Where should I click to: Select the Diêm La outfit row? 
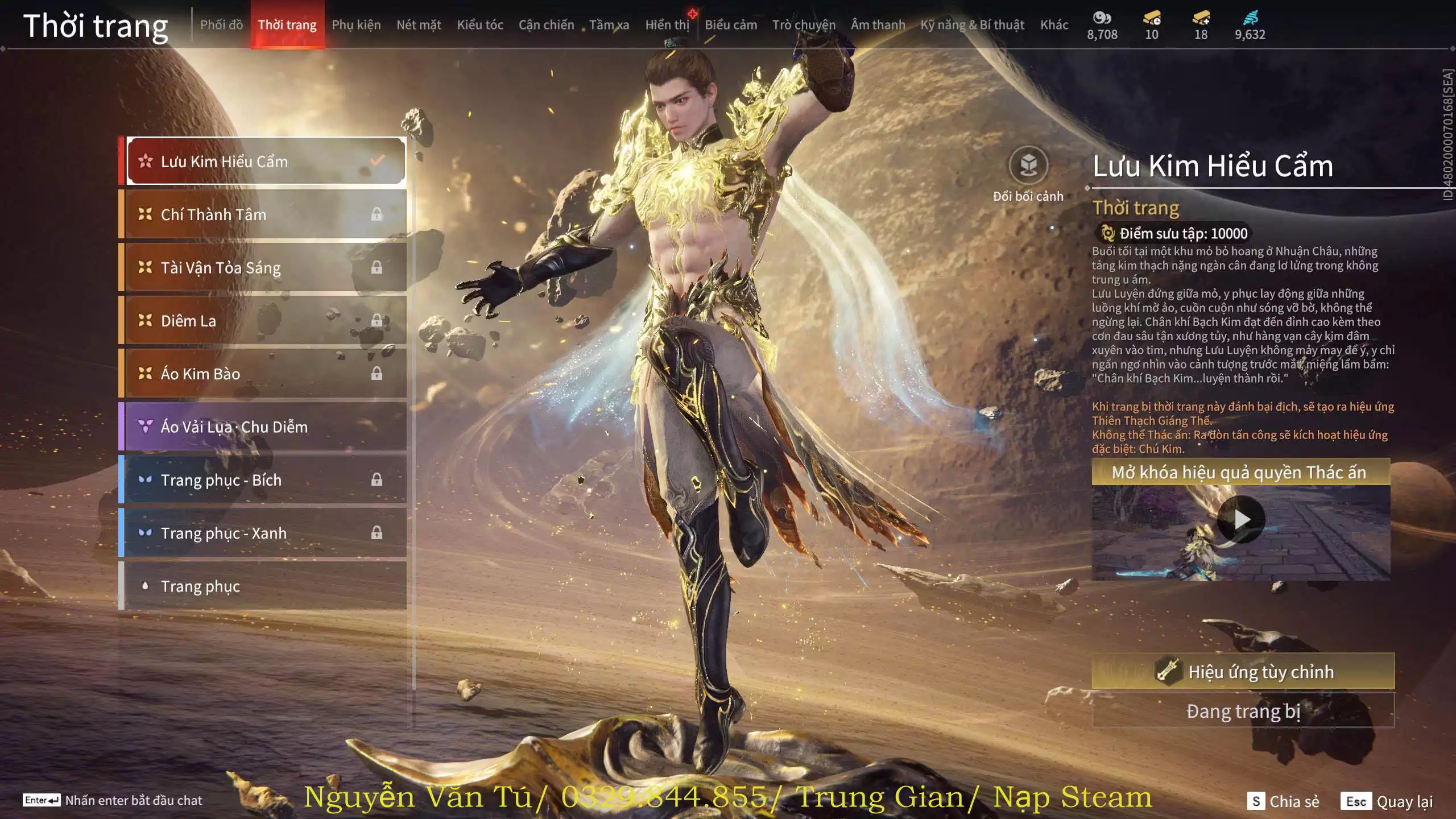coord(265,321)
